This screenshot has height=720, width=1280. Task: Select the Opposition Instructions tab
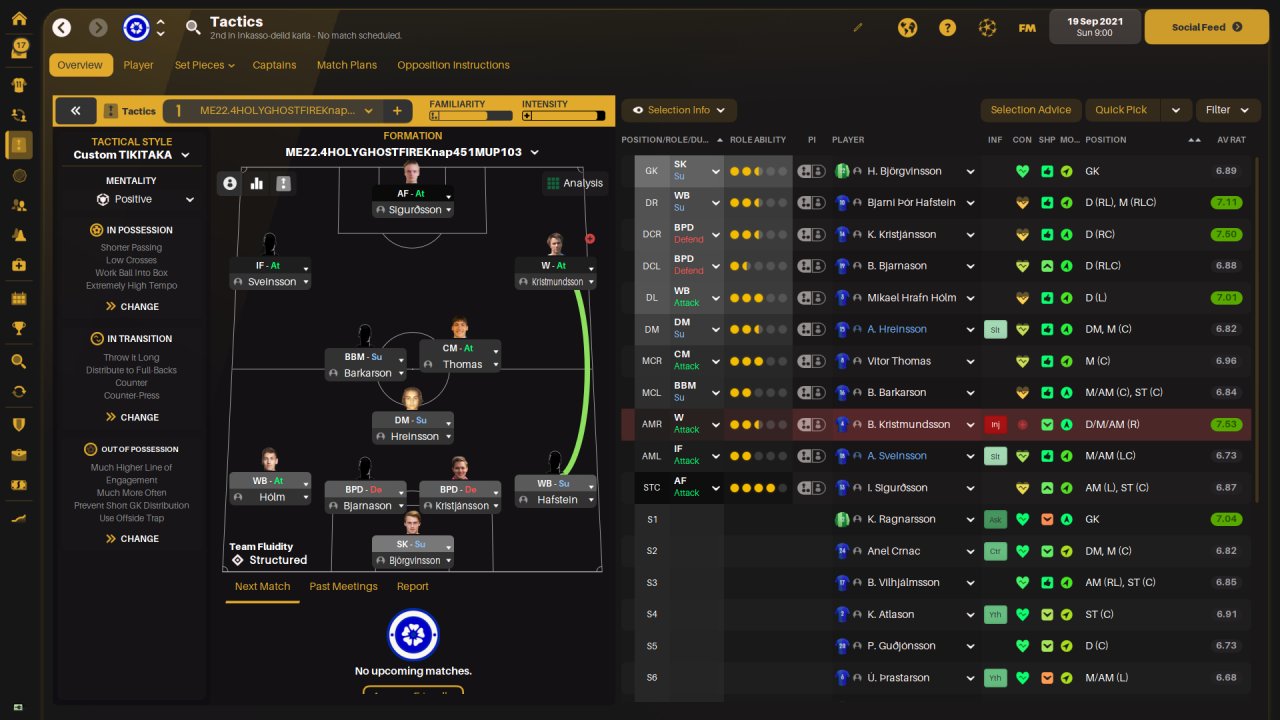click(x=453, y=65)
